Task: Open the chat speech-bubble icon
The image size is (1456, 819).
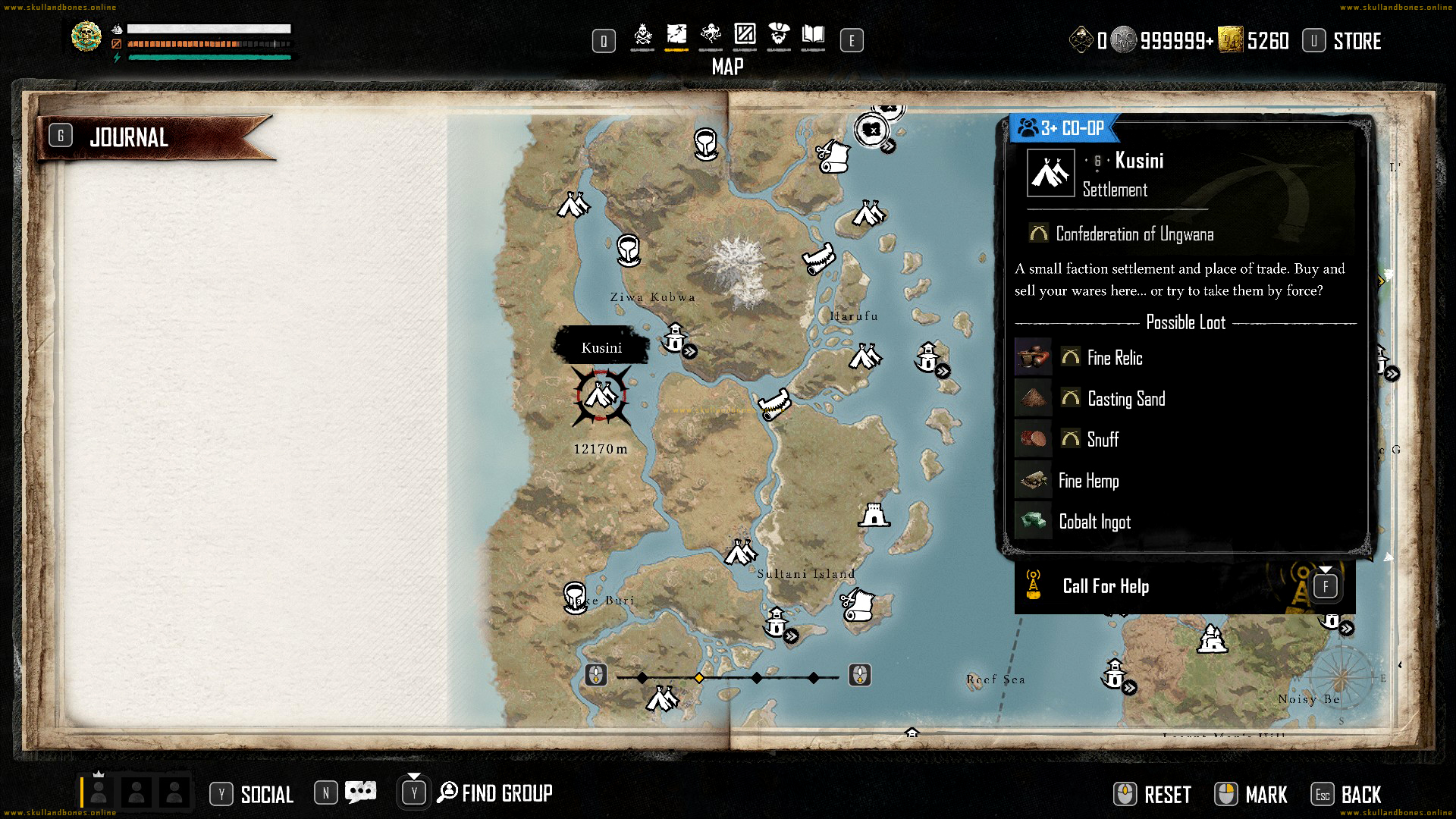Action: [x=360, y=793]
